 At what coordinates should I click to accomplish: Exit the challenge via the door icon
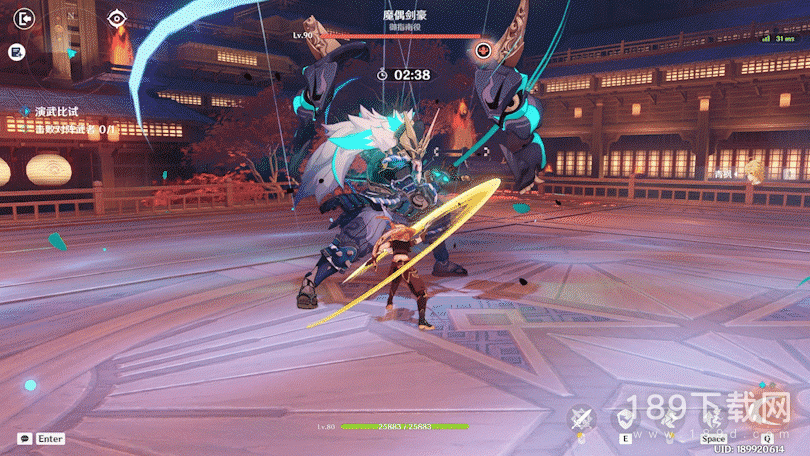(x=18, y=16)
